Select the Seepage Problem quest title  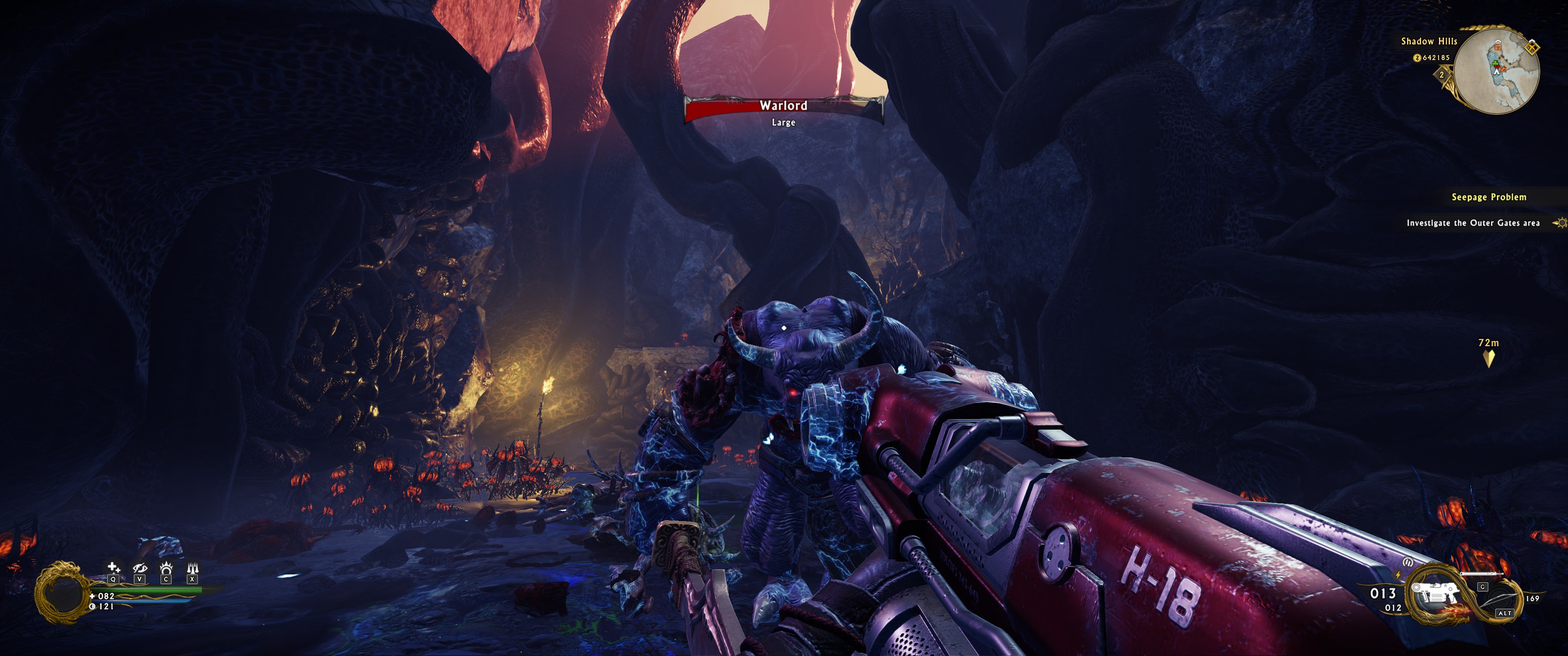1488,197
